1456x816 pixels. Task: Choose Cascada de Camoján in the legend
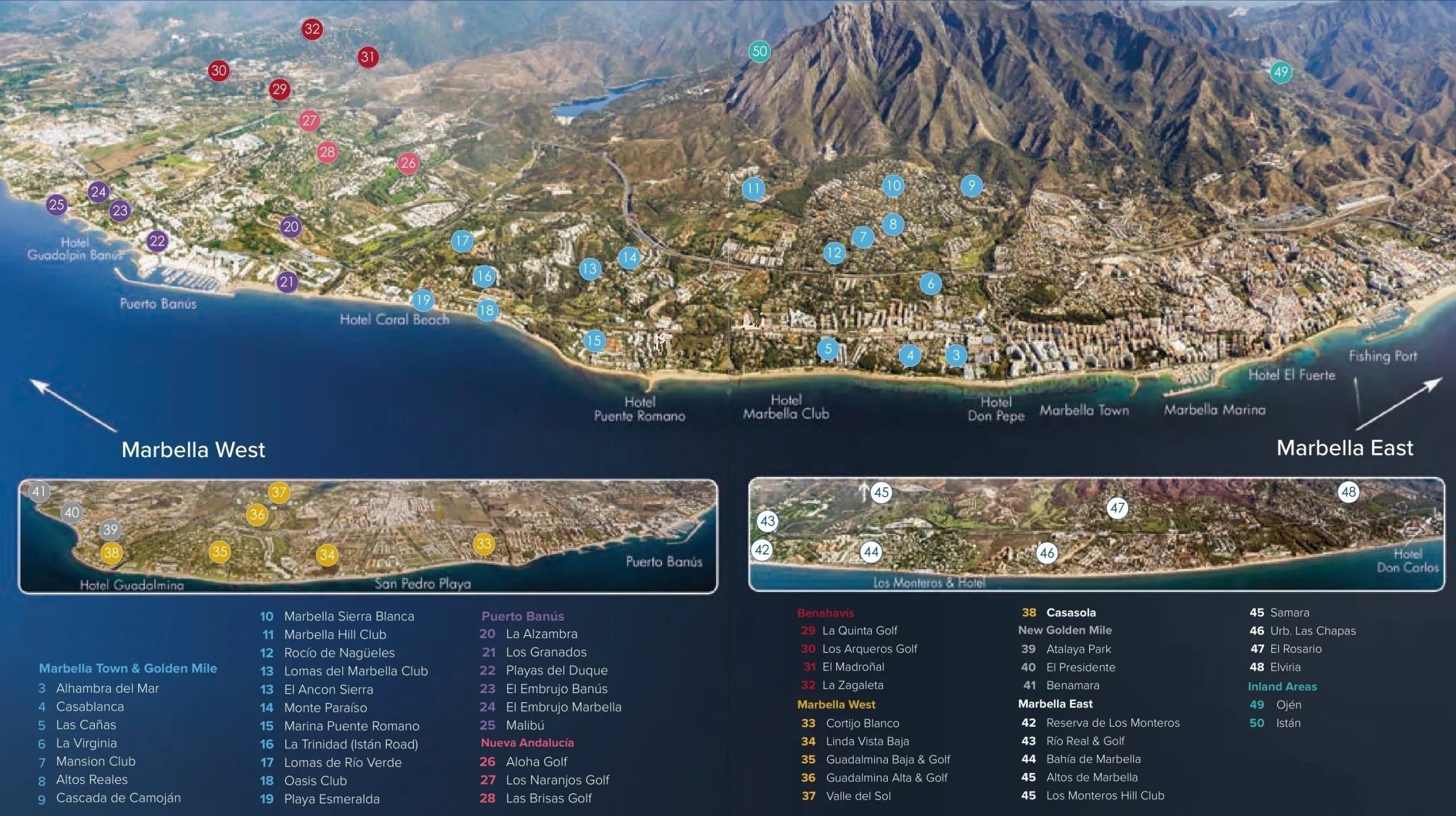118,798
